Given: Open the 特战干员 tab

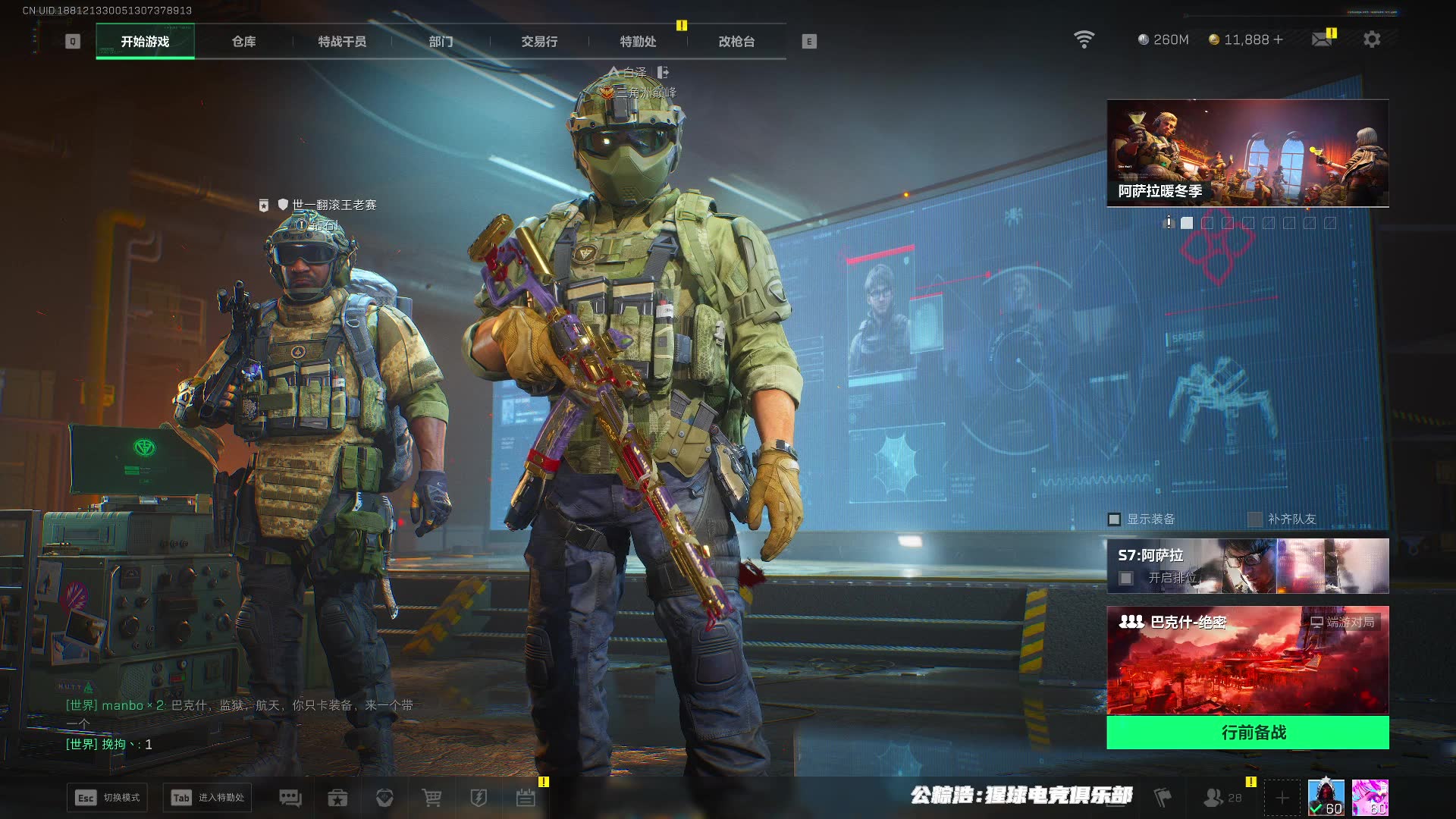Looking at the screenshot, I should tap(342, 42).
